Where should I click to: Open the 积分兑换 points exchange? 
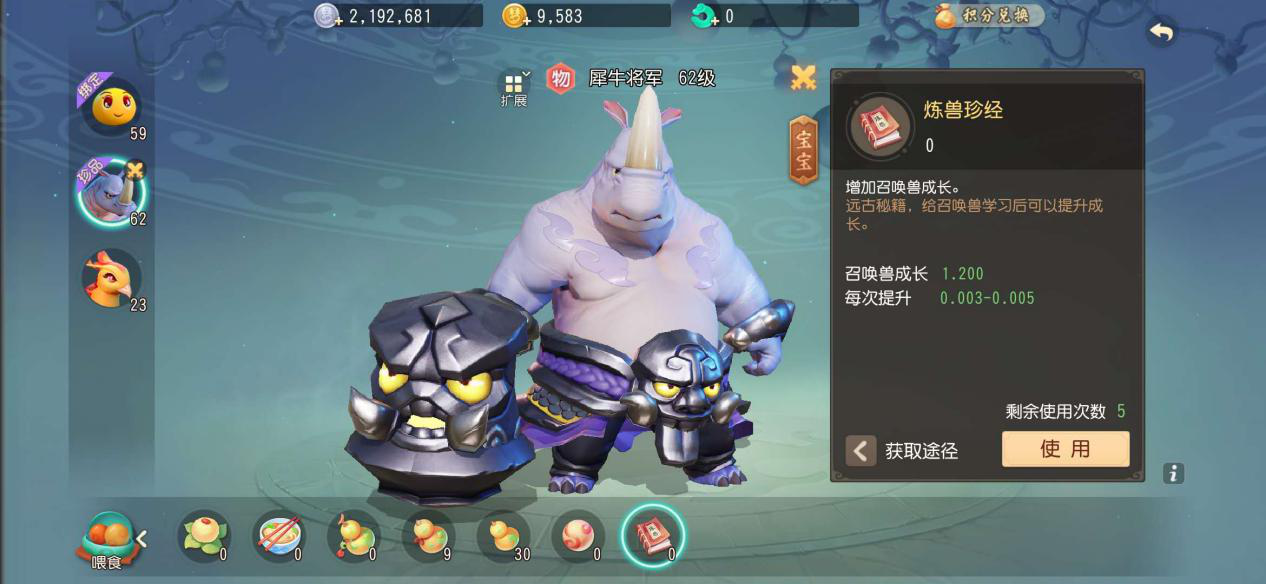tap(989, 16)
